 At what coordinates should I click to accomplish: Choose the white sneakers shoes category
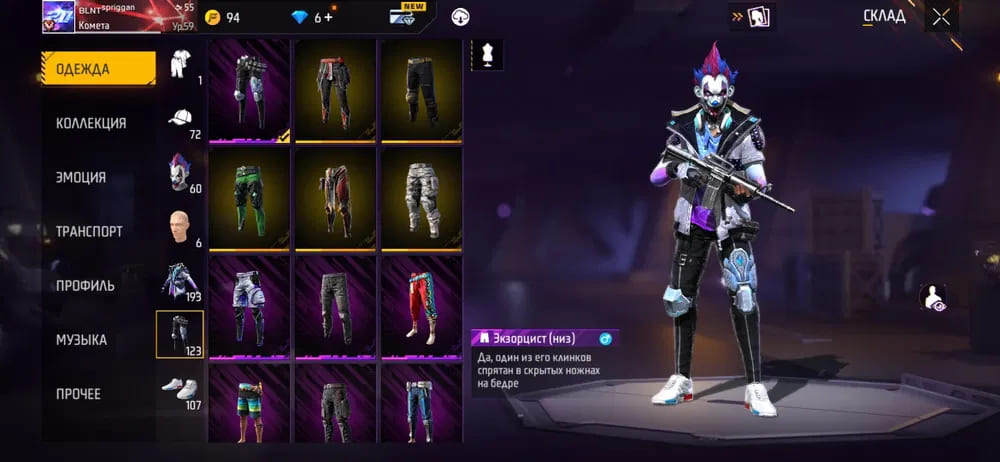click(x=179, y=390)
